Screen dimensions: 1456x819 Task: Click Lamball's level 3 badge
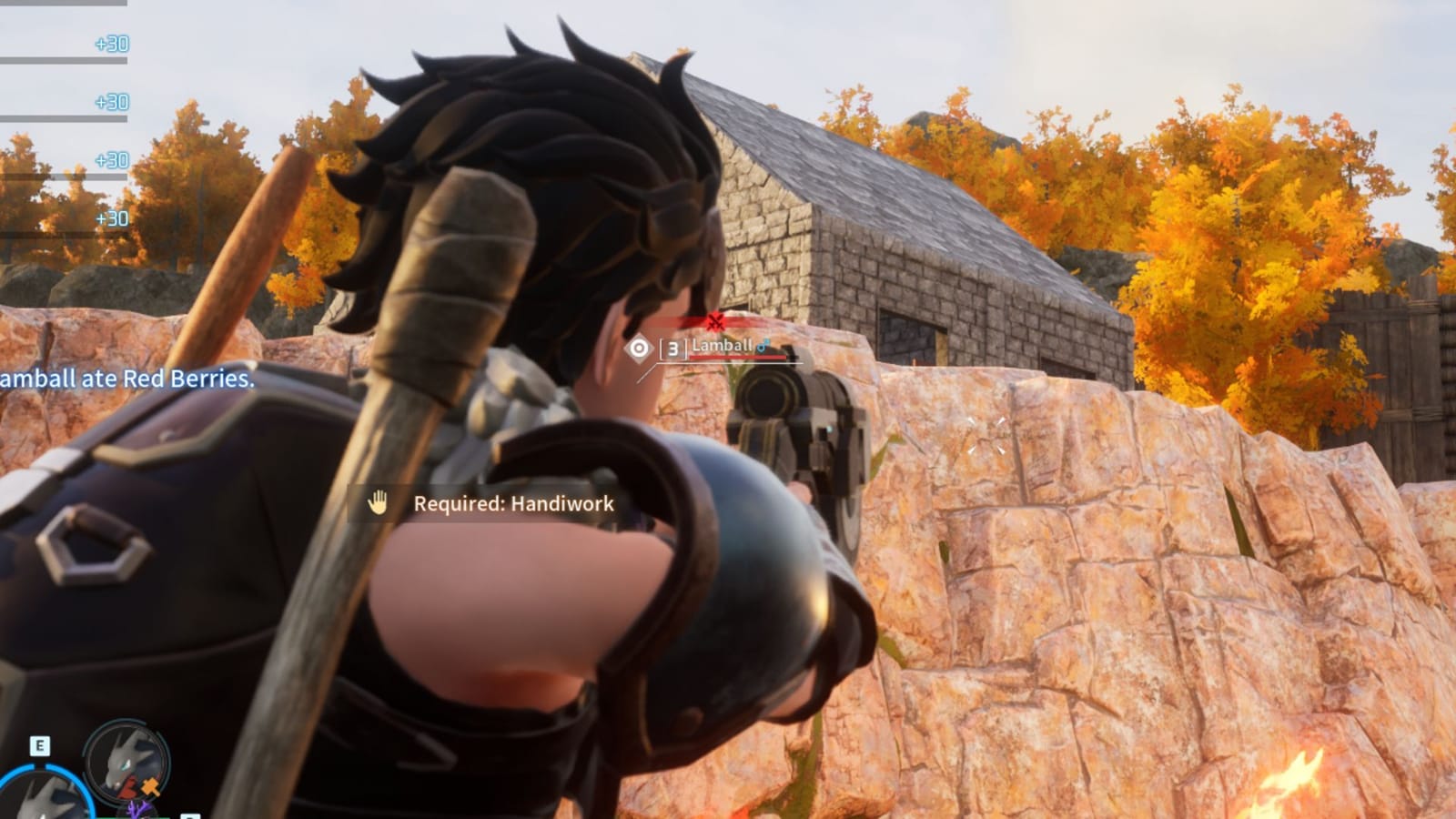673,348
